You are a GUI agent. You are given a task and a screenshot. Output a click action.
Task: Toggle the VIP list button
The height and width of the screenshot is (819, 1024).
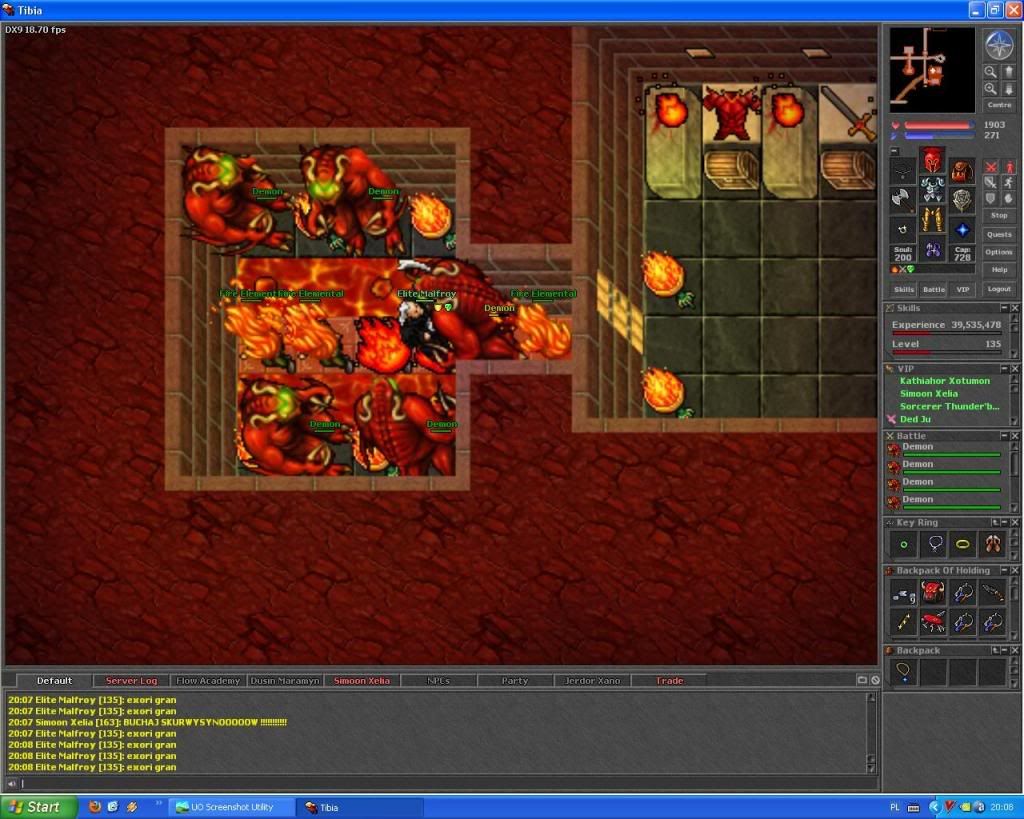(962, 289)
